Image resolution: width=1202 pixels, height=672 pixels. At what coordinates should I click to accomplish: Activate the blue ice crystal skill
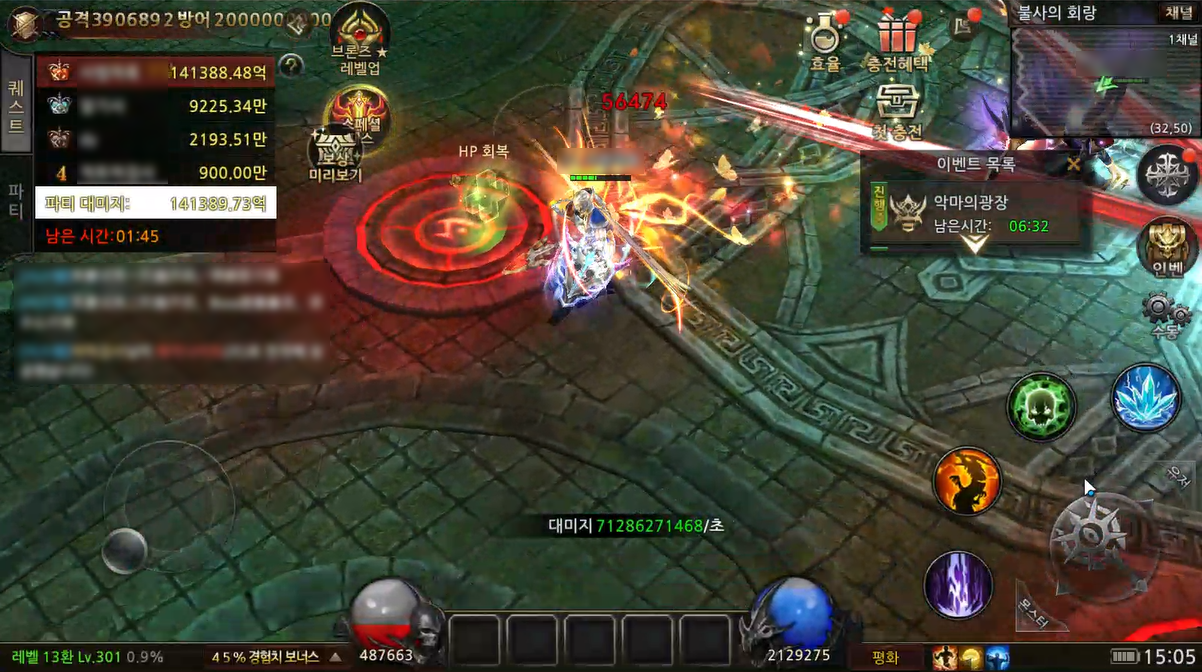point(1146,398)
